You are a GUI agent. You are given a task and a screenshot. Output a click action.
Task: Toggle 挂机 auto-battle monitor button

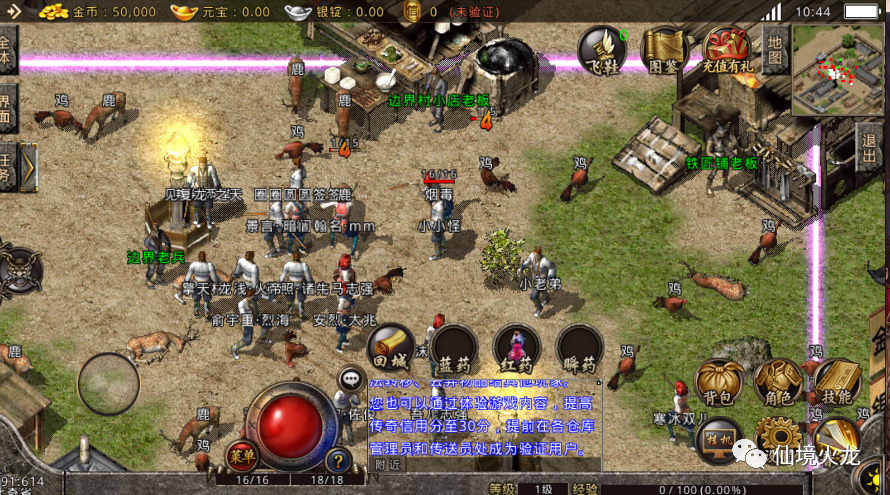coord(719,438)
